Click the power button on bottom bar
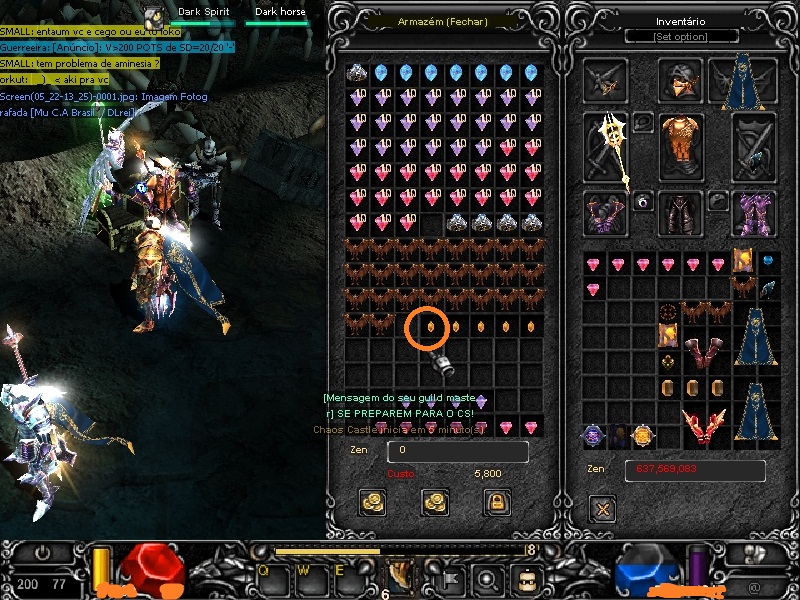 click(43, 553)
